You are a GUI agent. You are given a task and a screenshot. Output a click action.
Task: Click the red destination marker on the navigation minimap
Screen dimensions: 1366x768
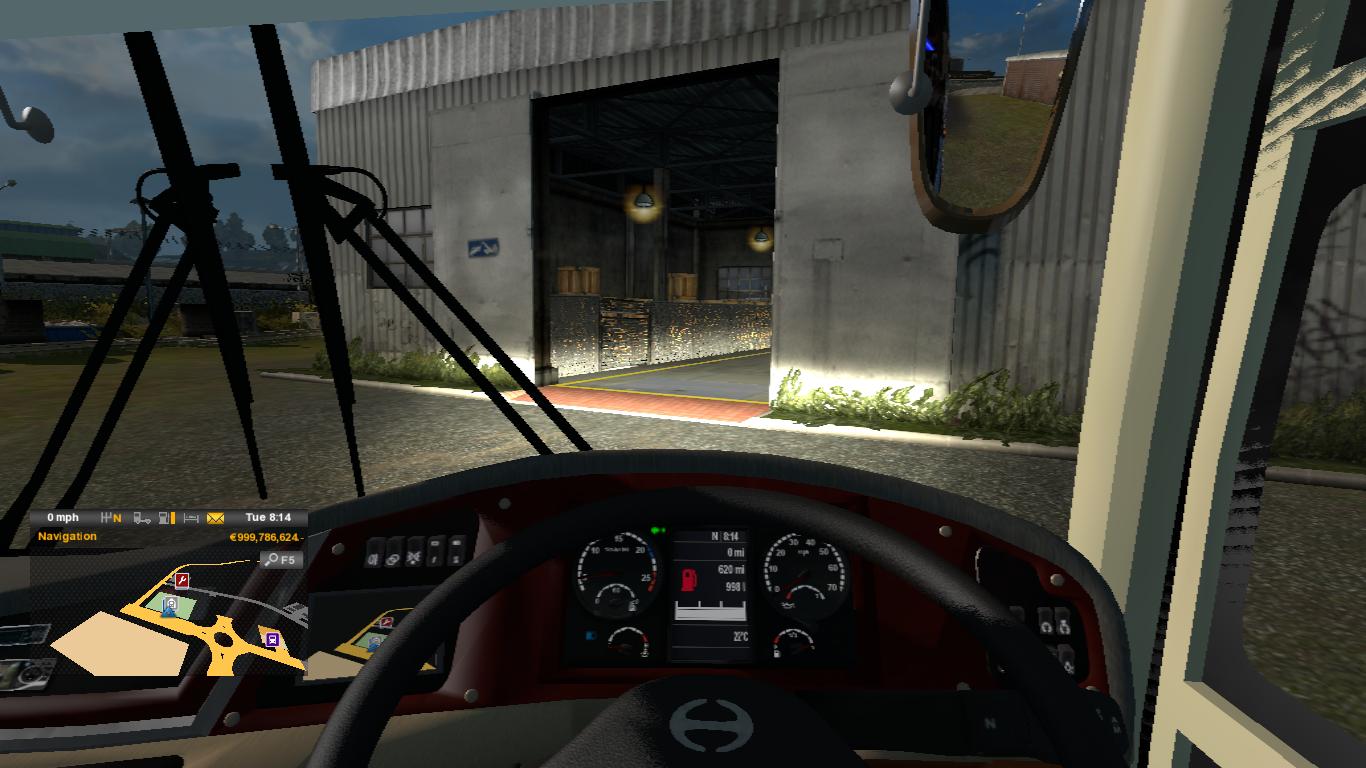tap(182, 582)
